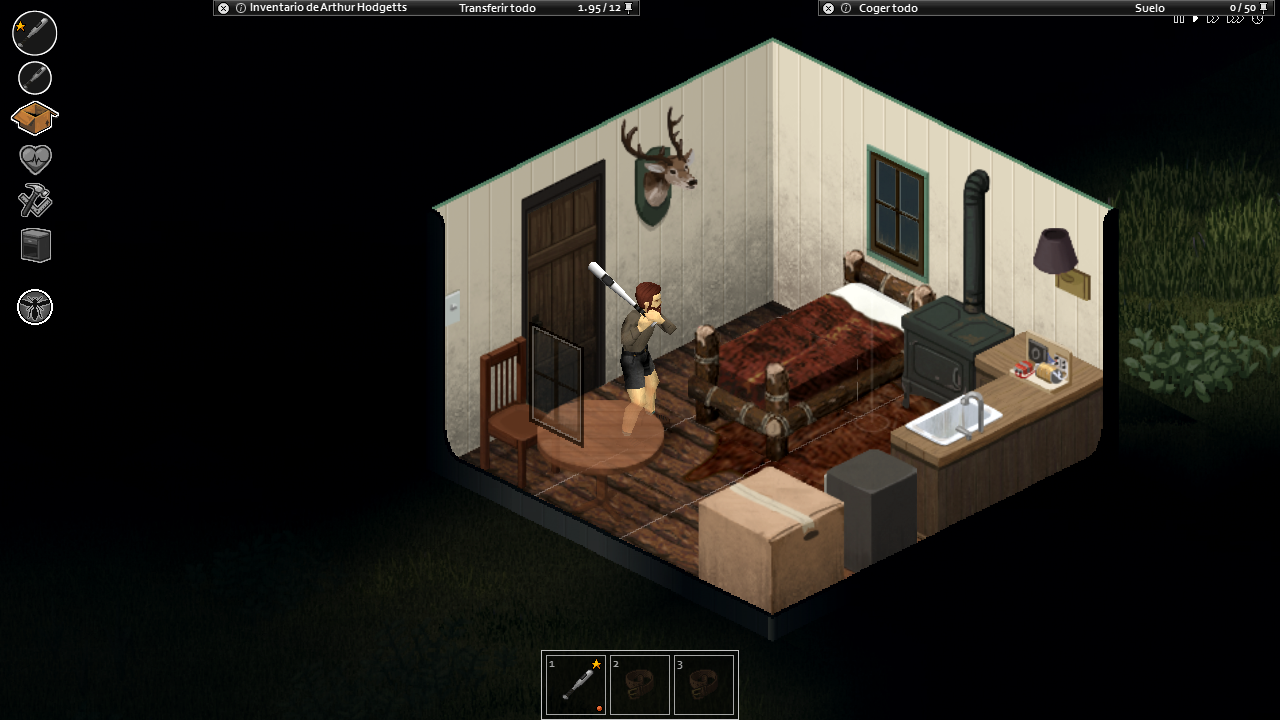Click hotbar slot 3 belt thumbnail
The width and height of the screenshot is (1280, 720).
pyautogui.click(x=704, y=684)
